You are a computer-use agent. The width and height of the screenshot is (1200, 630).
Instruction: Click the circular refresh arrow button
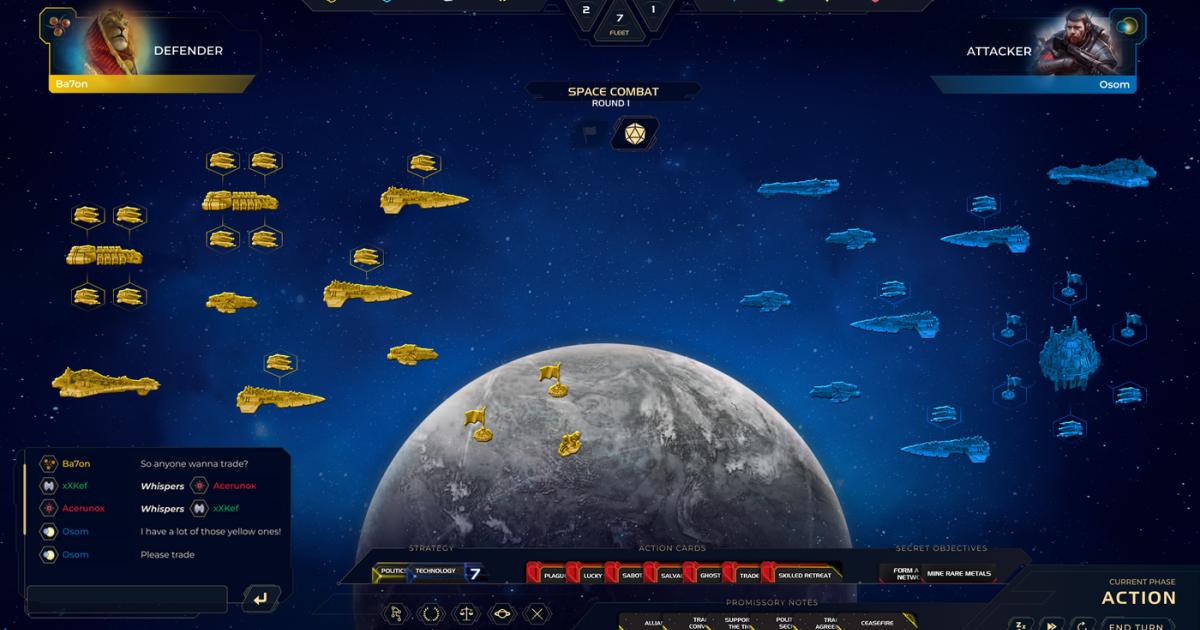(1080, 624)
